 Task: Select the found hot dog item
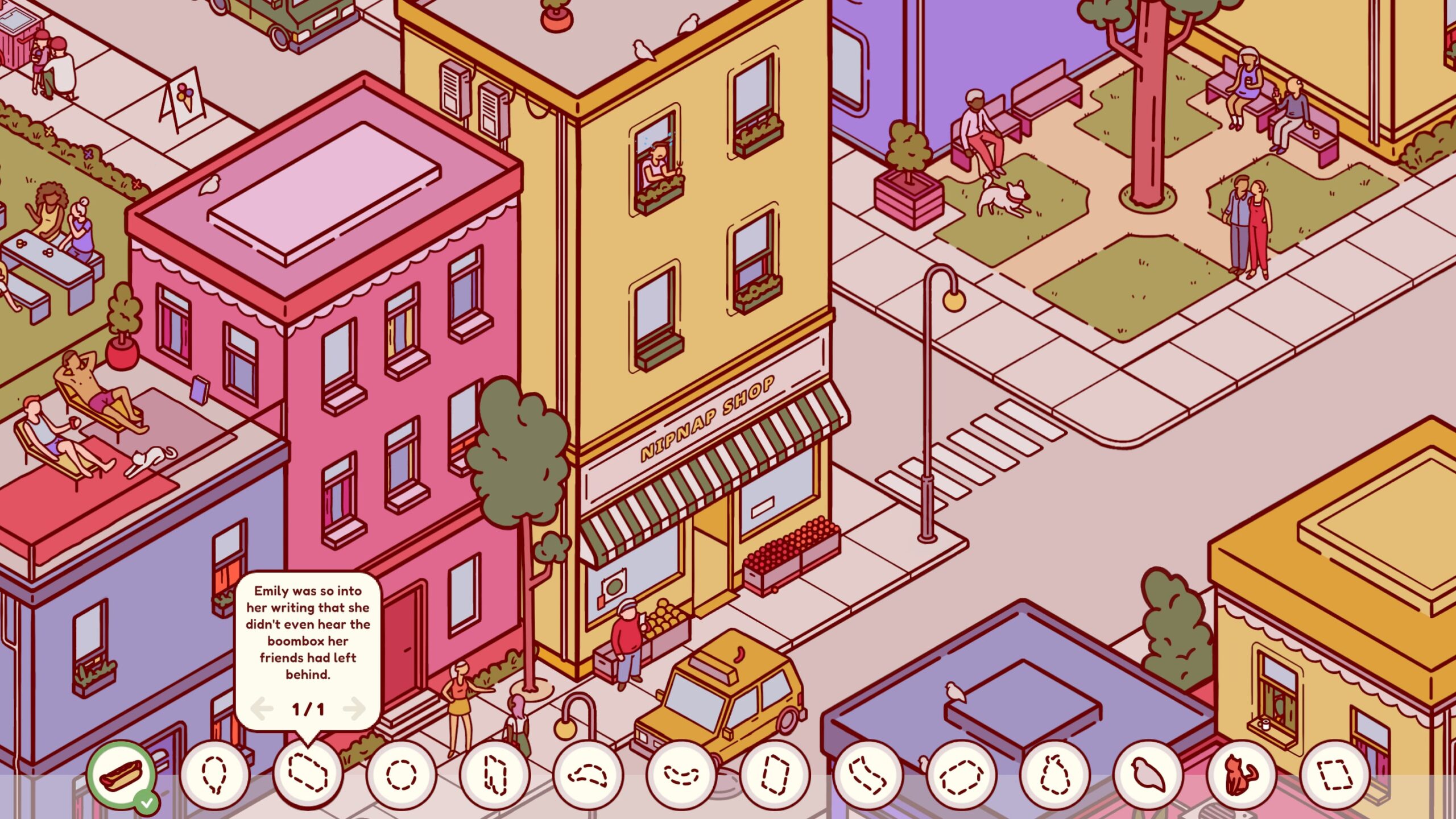[121, 775]
